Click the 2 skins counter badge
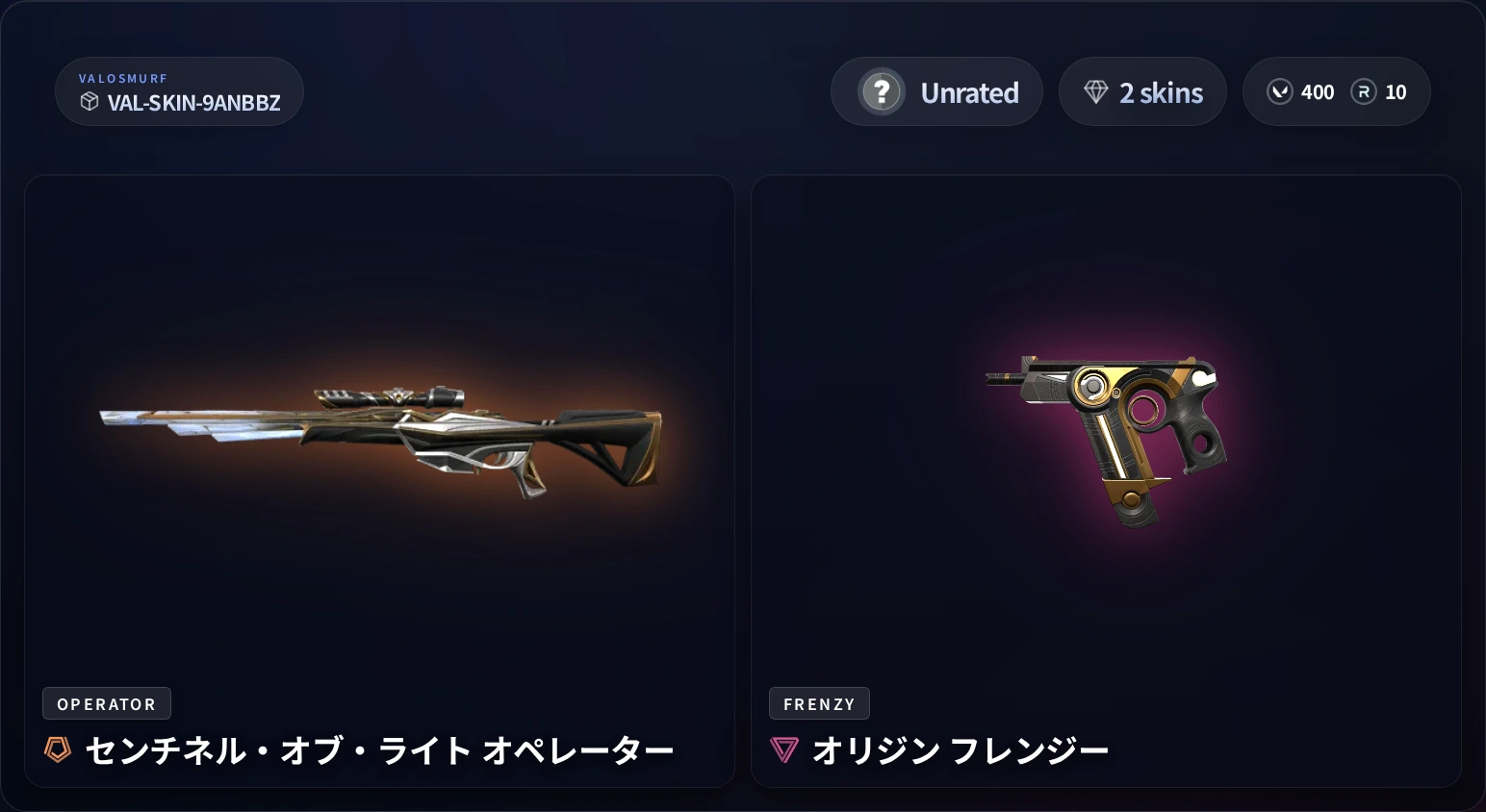The height and width of the screenshot is (812, 1486). 1142,91
